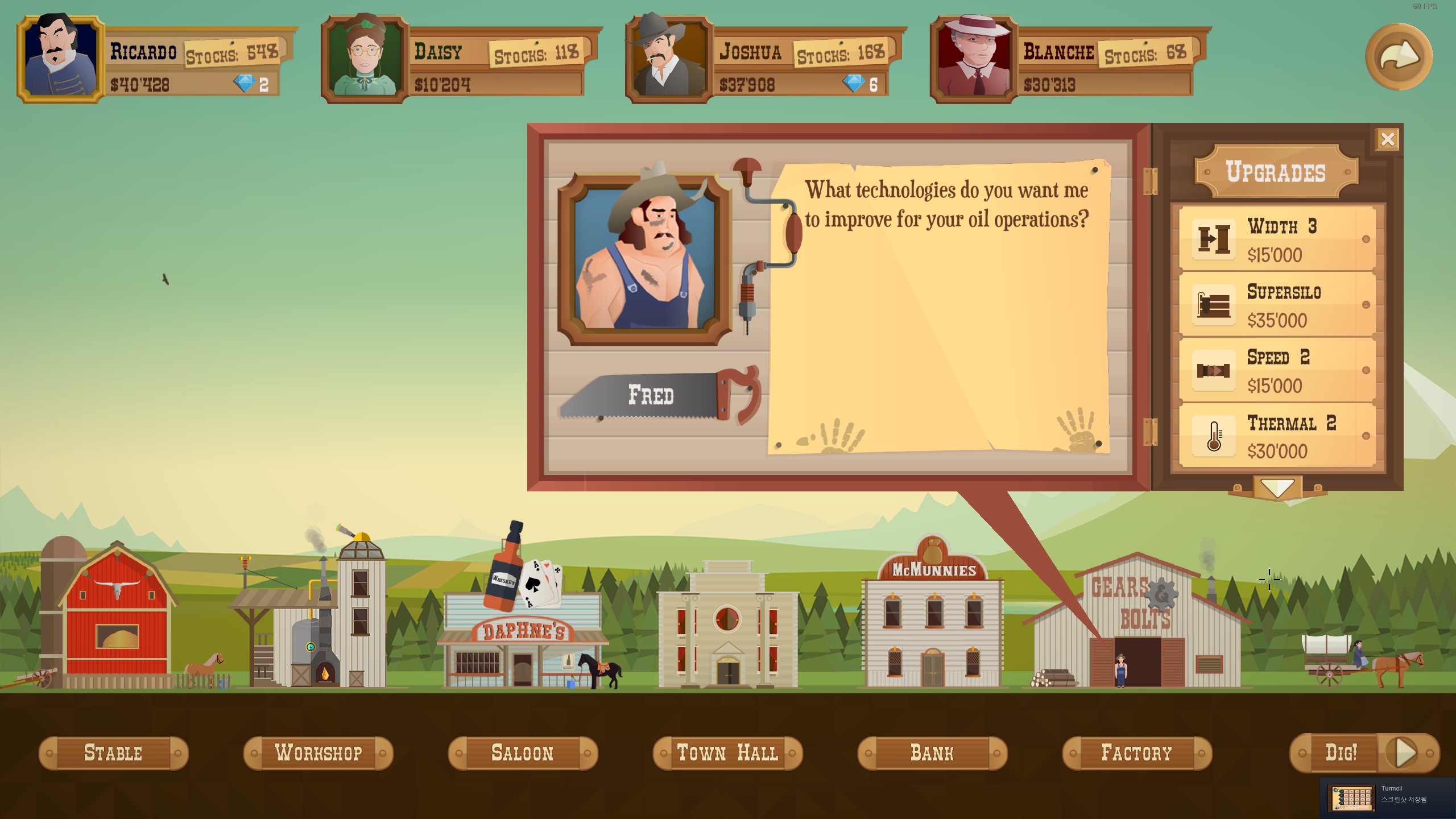Purchase the Supersilo upgrade
Image resolution: width=1456 pixels, height=819 pixels.
tap(1277, 305)
